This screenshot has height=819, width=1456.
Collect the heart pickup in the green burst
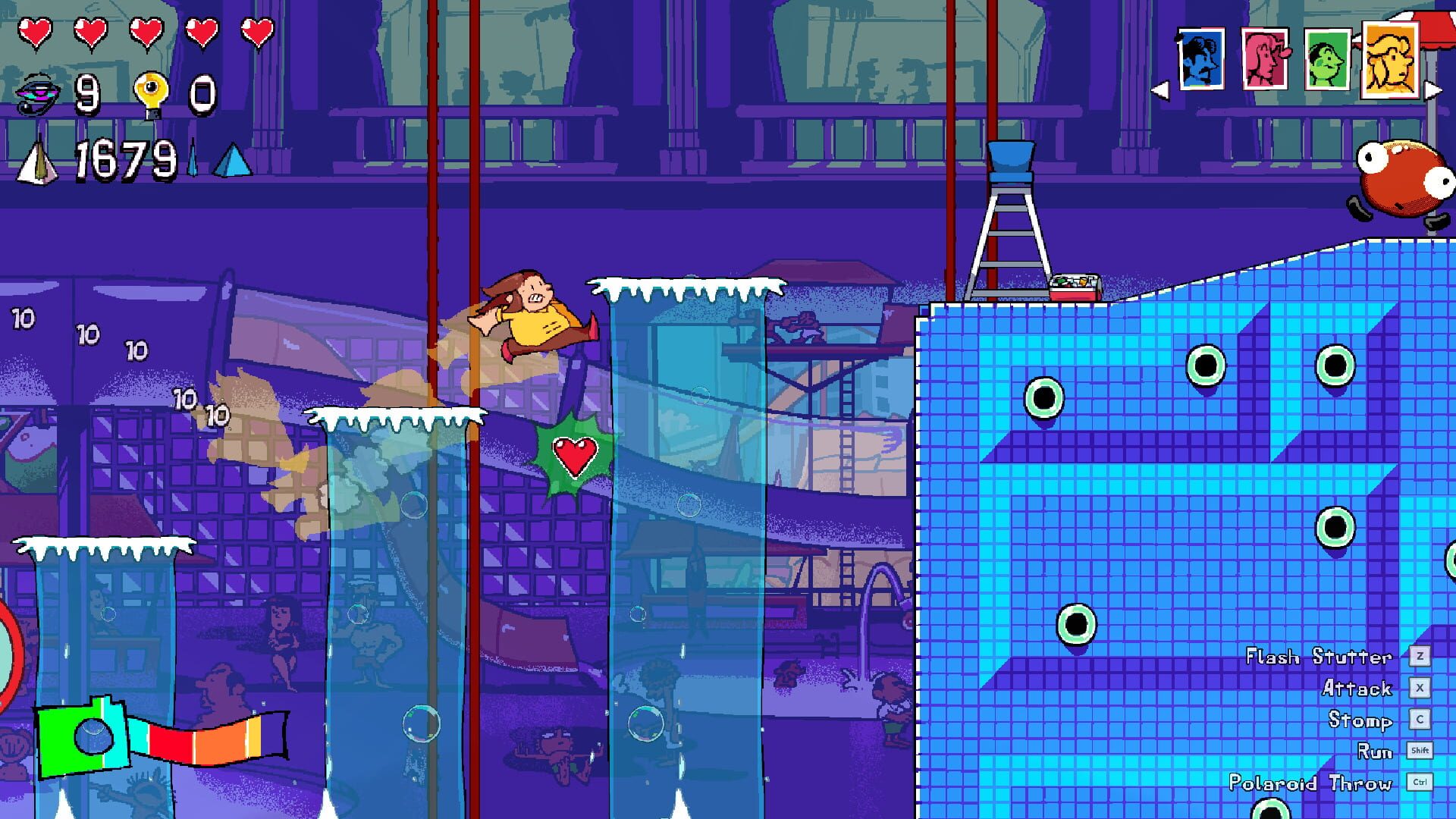click(575, 455)
